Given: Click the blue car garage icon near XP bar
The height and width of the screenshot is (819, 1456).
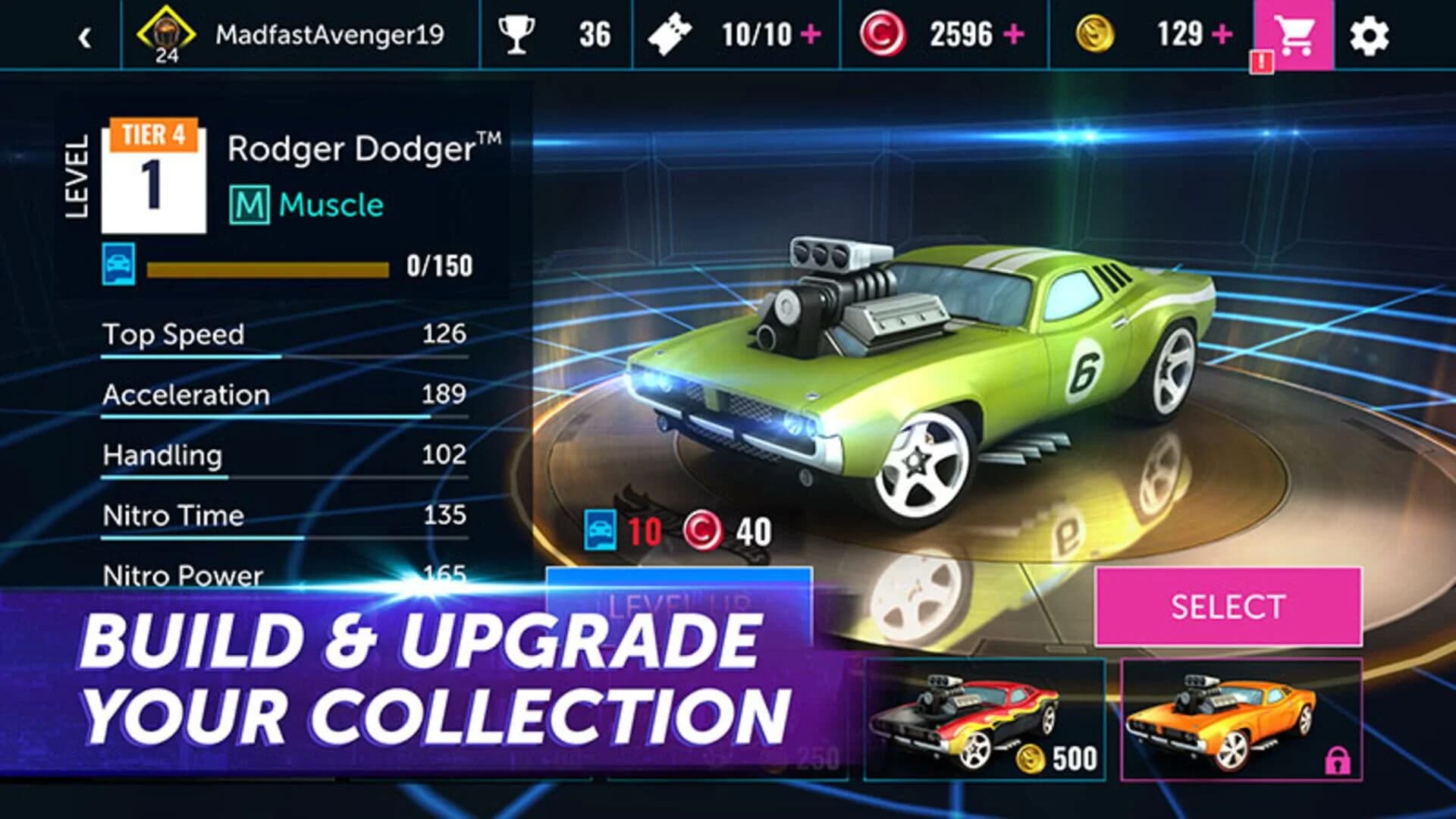Looking at the screenshot, I should 121,264.
